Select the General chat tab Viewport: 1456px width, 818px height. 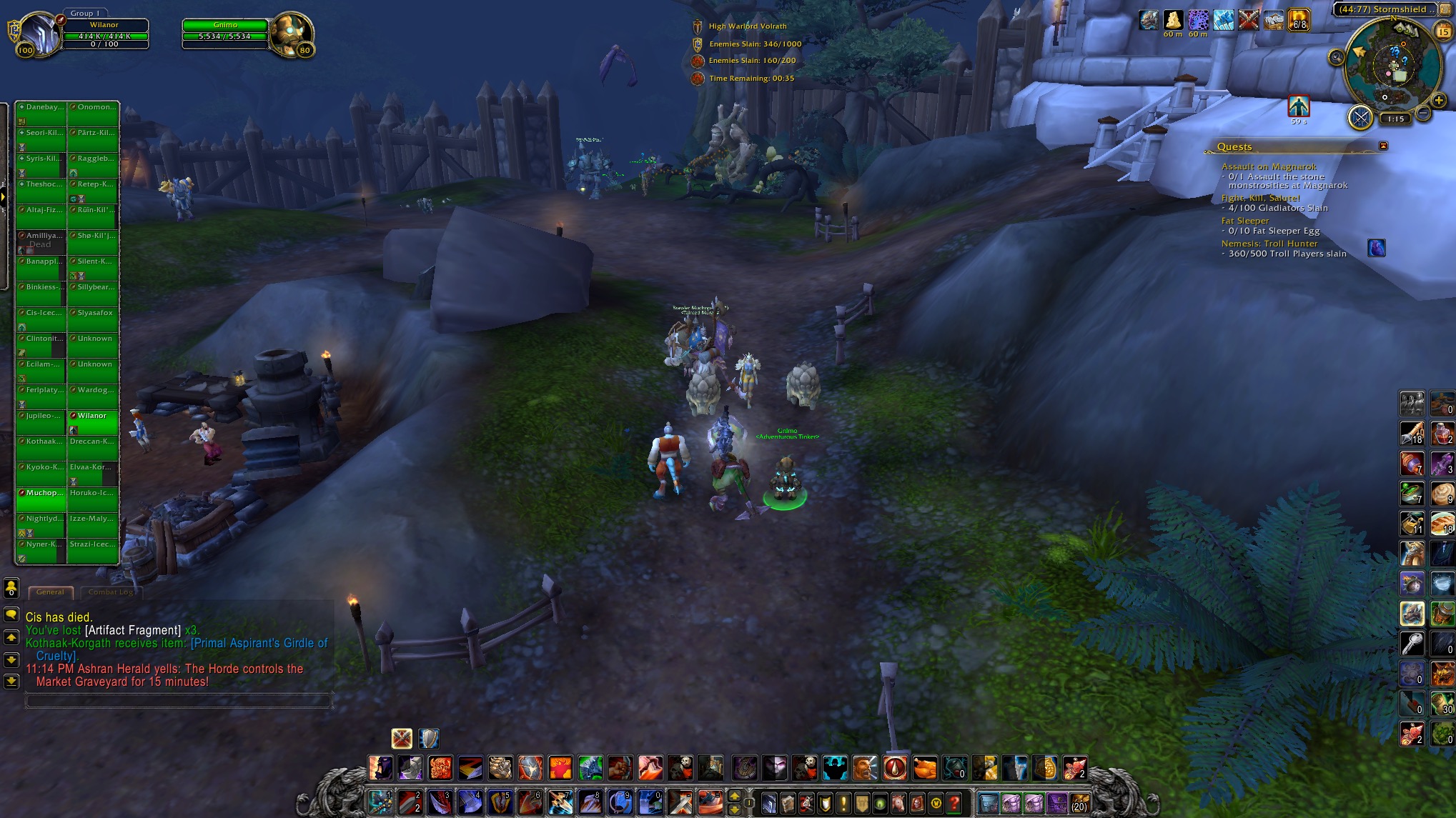point(50,592)
